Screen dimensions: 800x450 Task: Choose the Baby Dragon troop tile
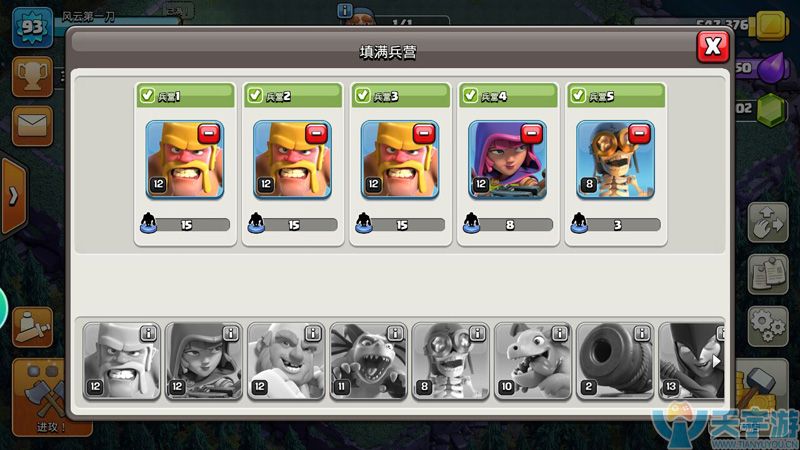click(530, 362)
